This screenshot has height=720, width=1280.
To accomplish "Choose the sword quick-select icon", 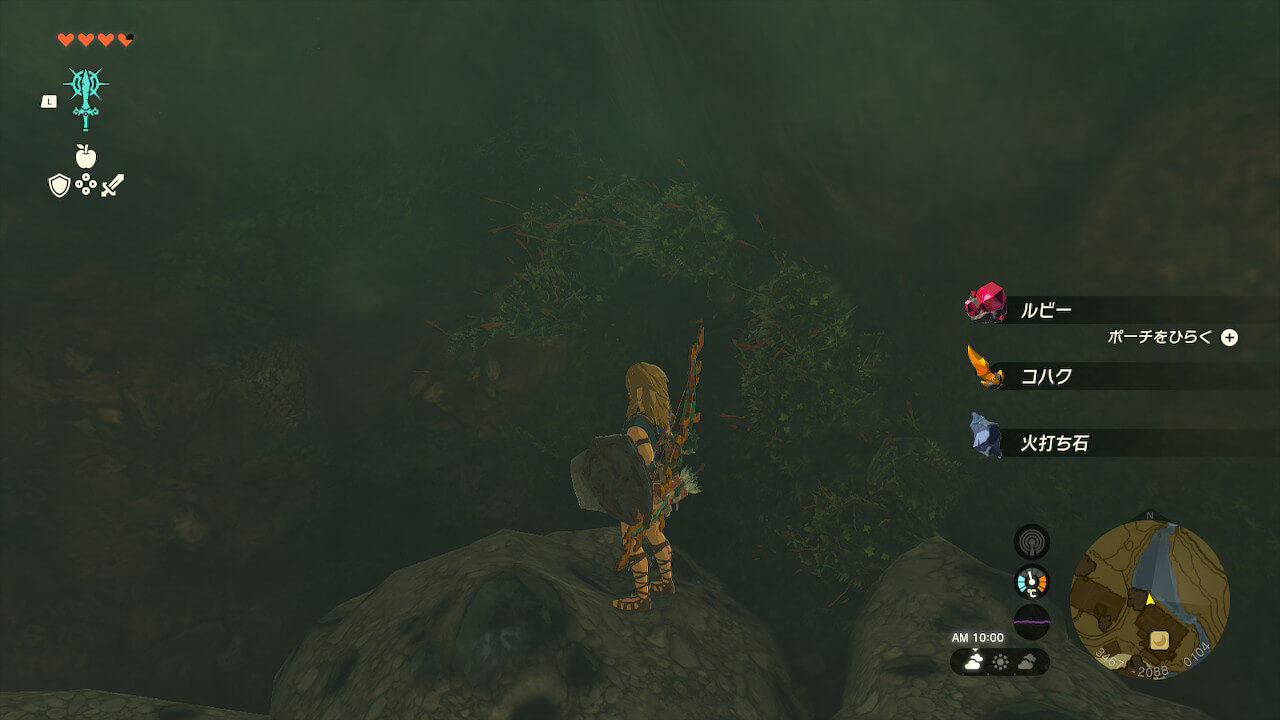I will click(x=112, y=185).
